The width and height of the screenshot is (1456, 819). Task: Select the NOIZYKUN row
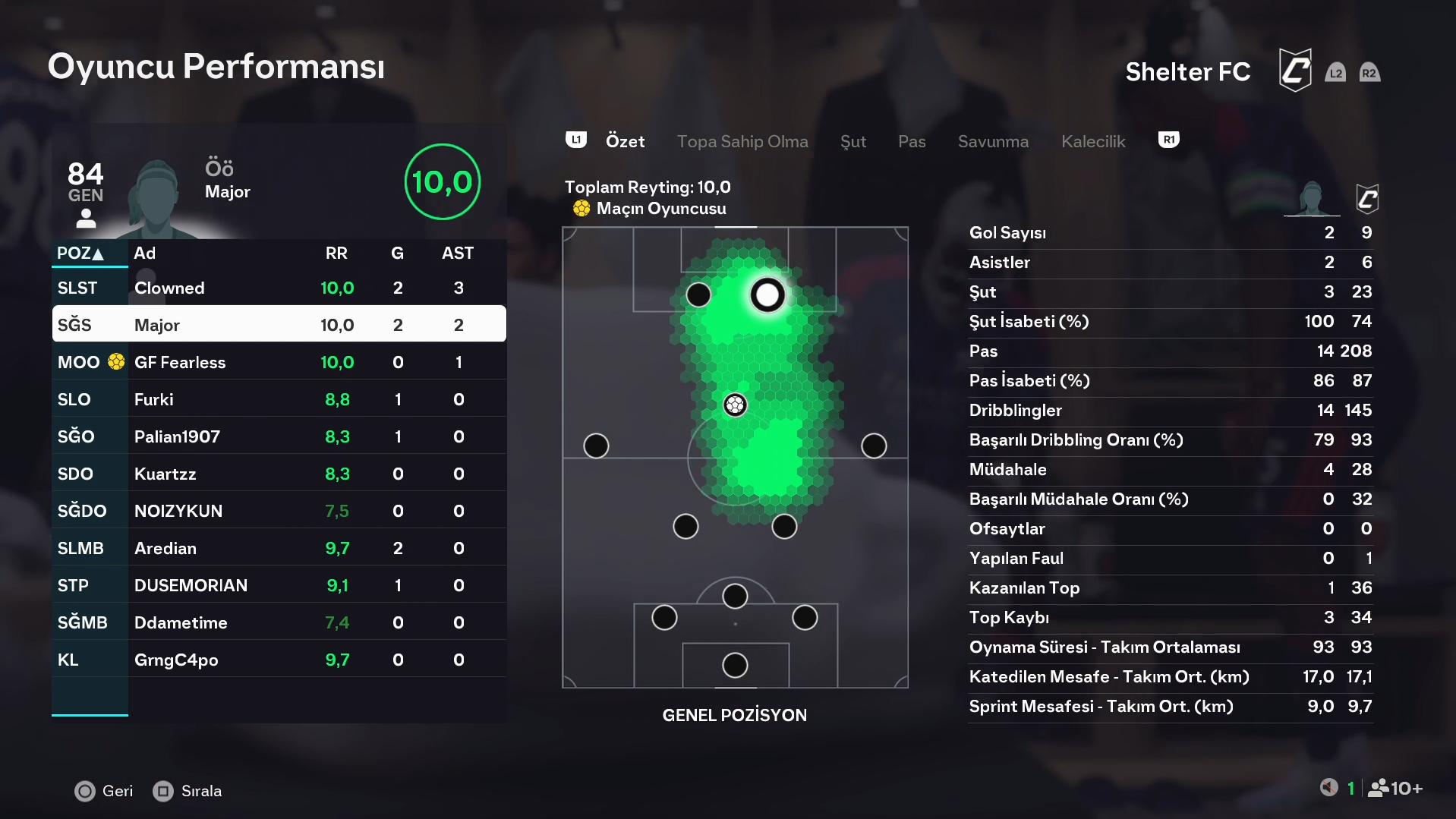pyautogui.click(x=279, y=511)
